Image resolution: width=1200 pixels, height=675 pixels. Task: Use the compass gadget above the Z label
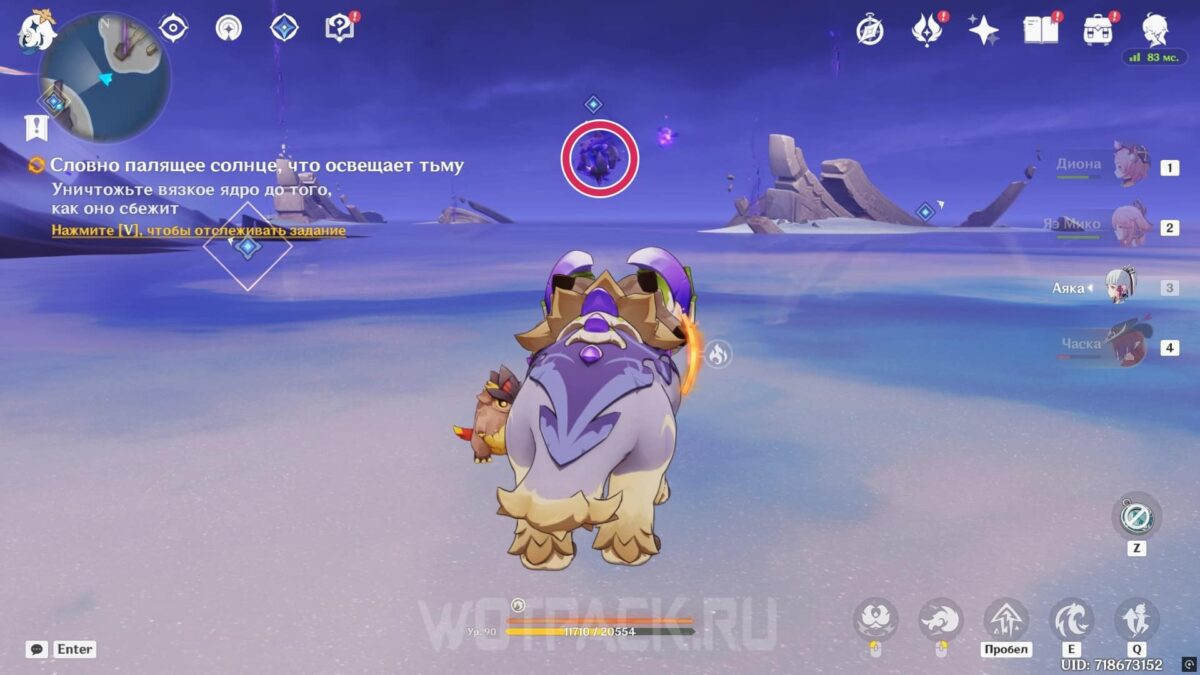pos(1137,517)
